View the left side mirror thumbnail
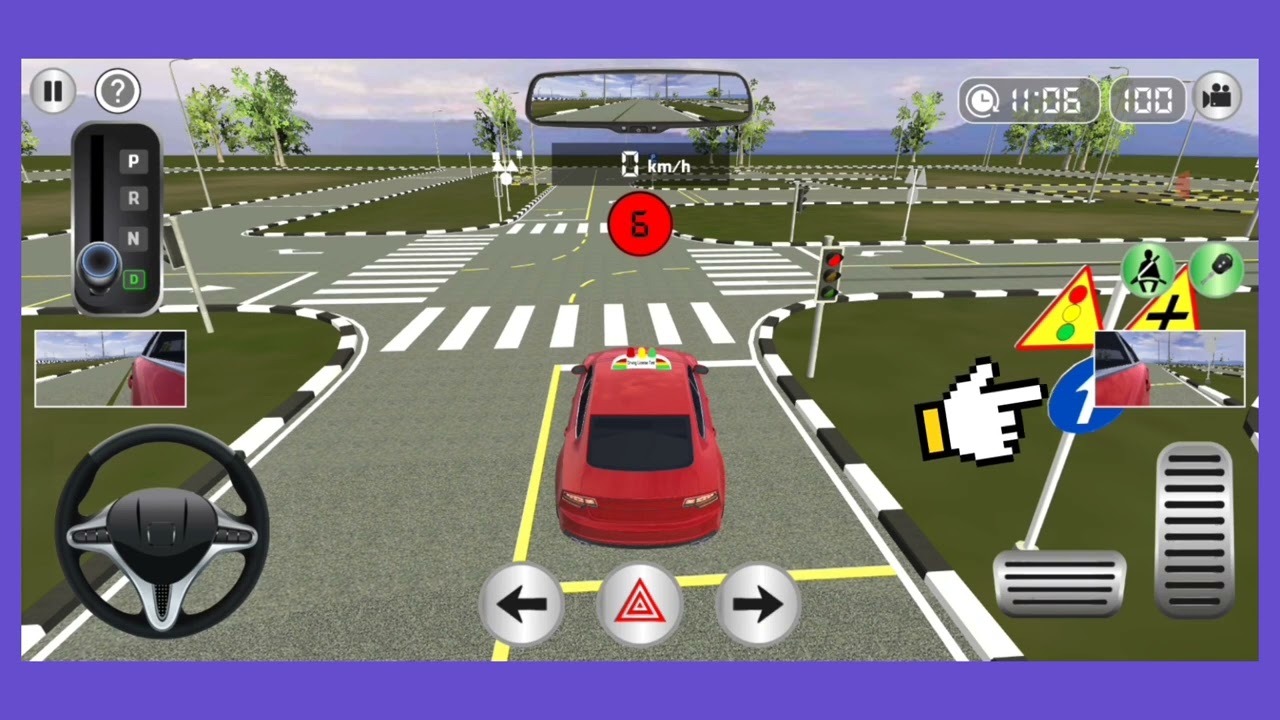This screenshot has width=1280, height=720. coord(109,369)
